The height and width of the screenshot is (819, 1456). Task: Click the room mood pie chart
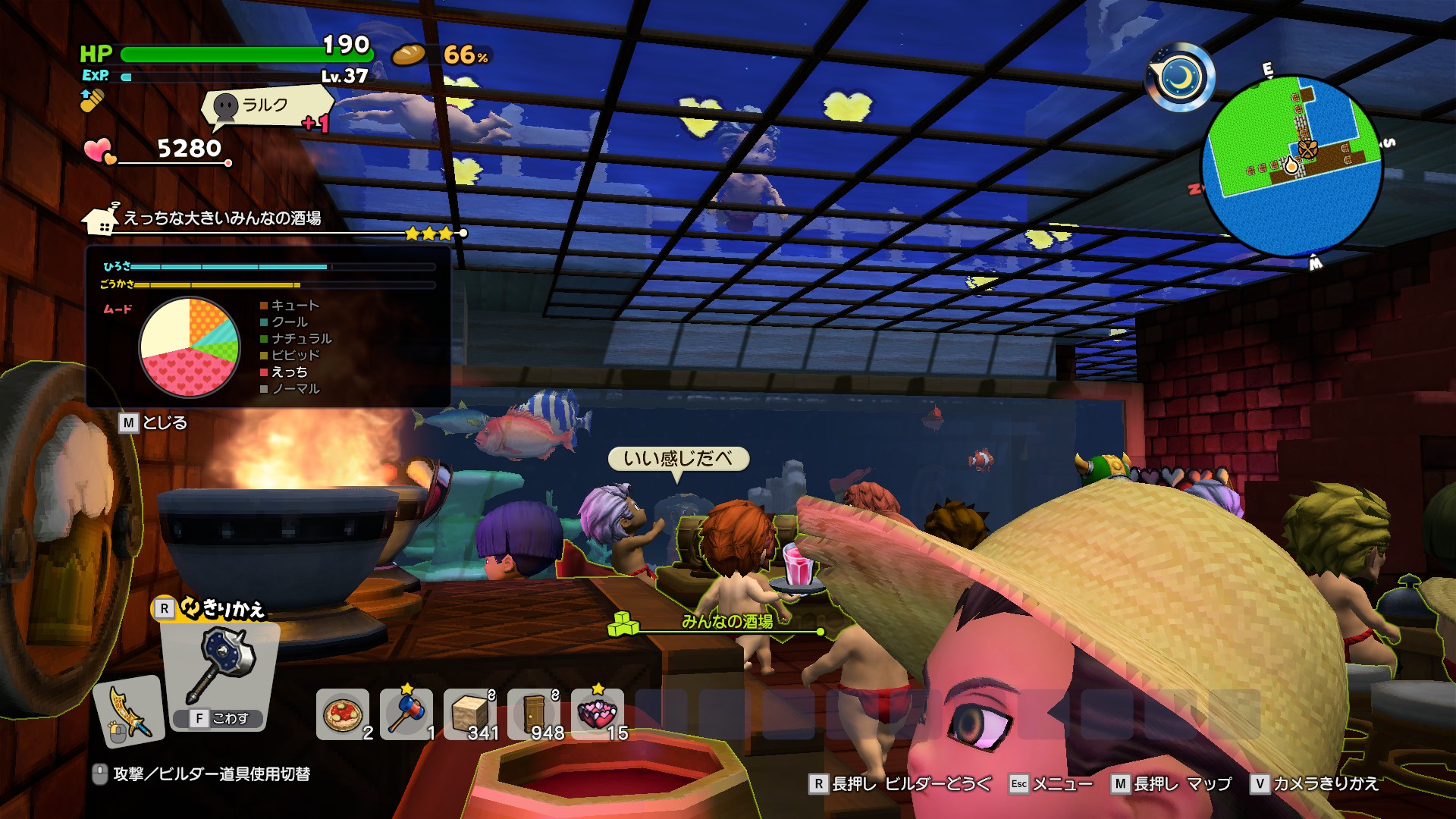pyautogui.click(x=190, y=347)
